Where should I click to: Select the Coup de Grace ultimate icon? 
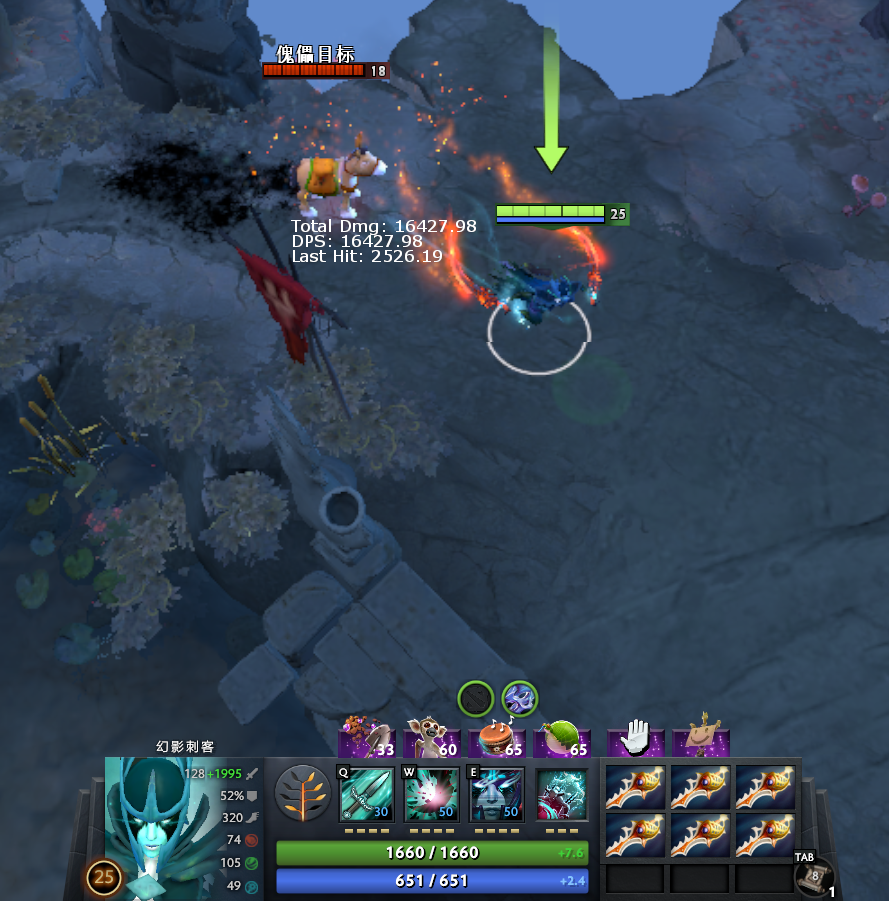pos(562,794)
